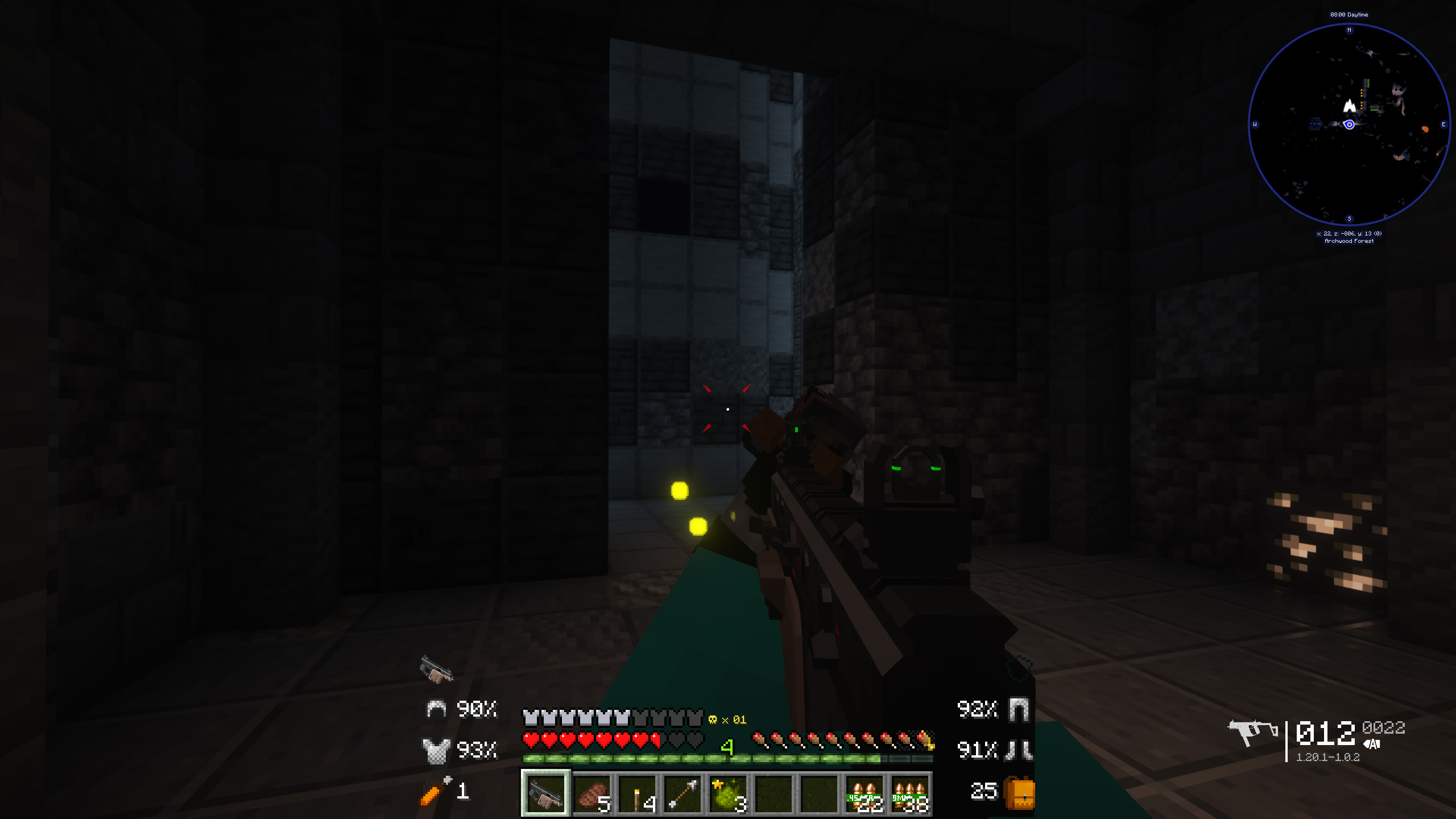Click the 08:00 Daytime clock label
1456x819 pixels.
(1350, 14)
